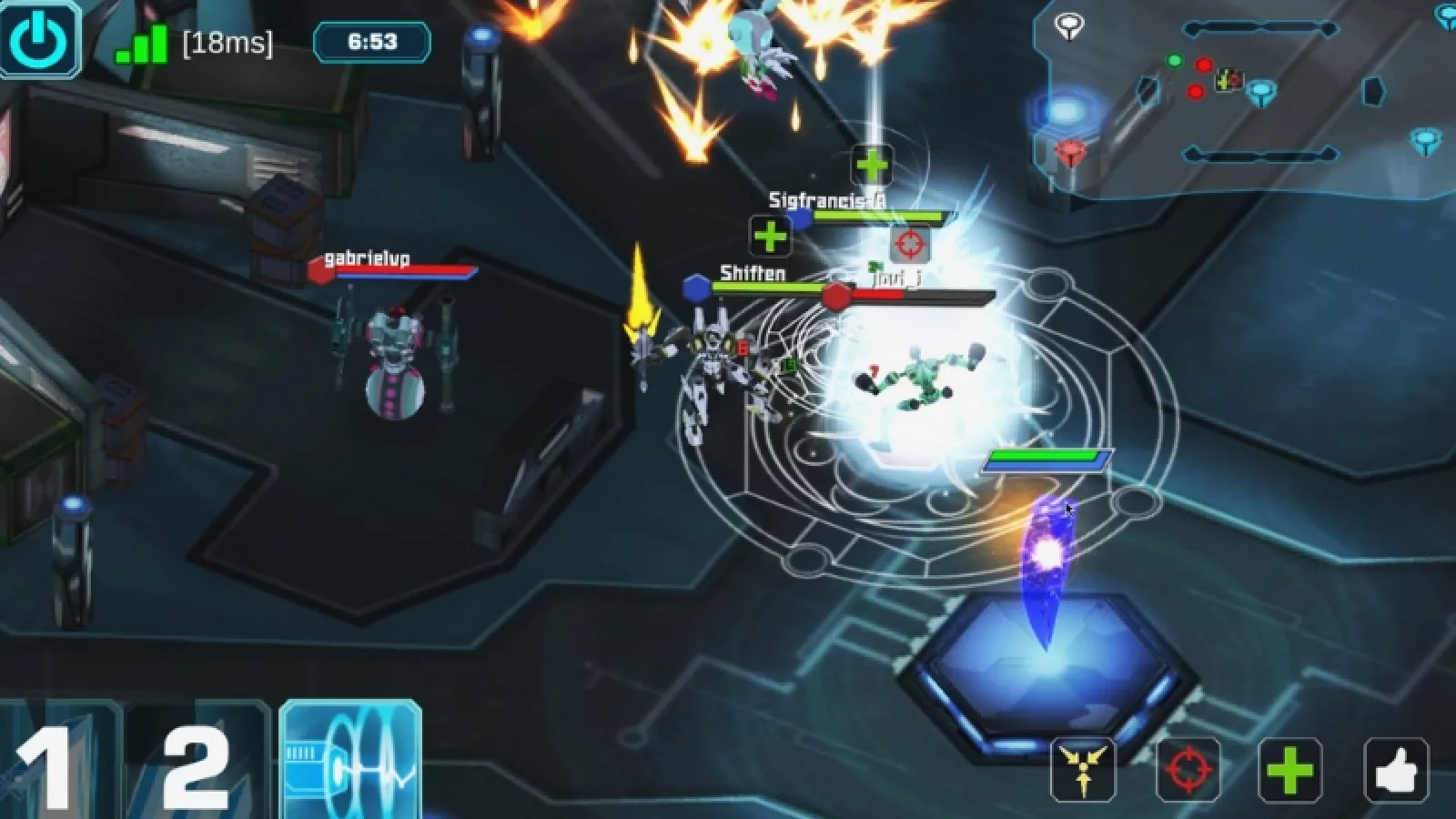1456x819 pixels.
Task: Click the power button icon
Action: point(40,38)
